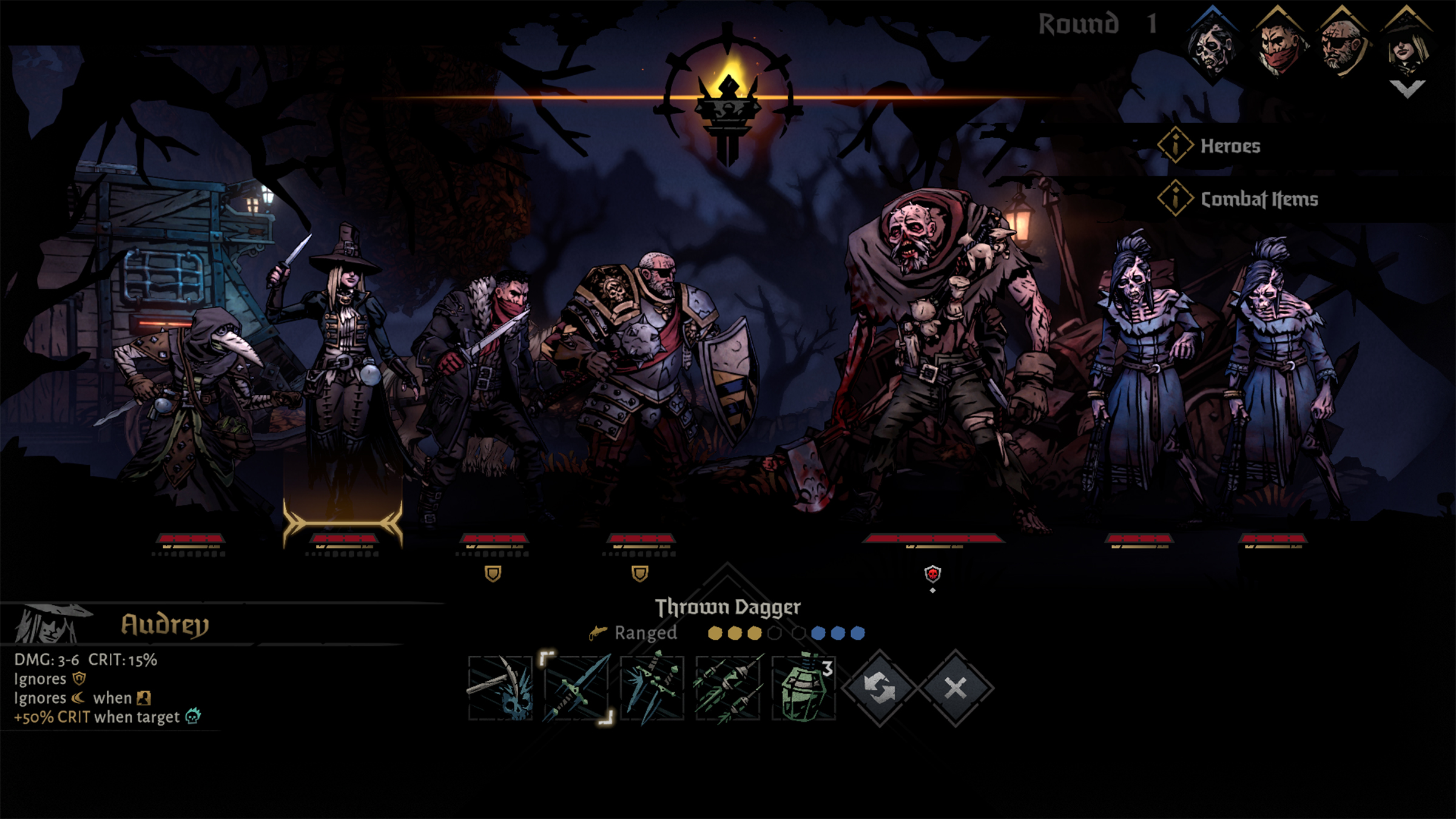Select the Pick to the Face skill

point(500,688)
